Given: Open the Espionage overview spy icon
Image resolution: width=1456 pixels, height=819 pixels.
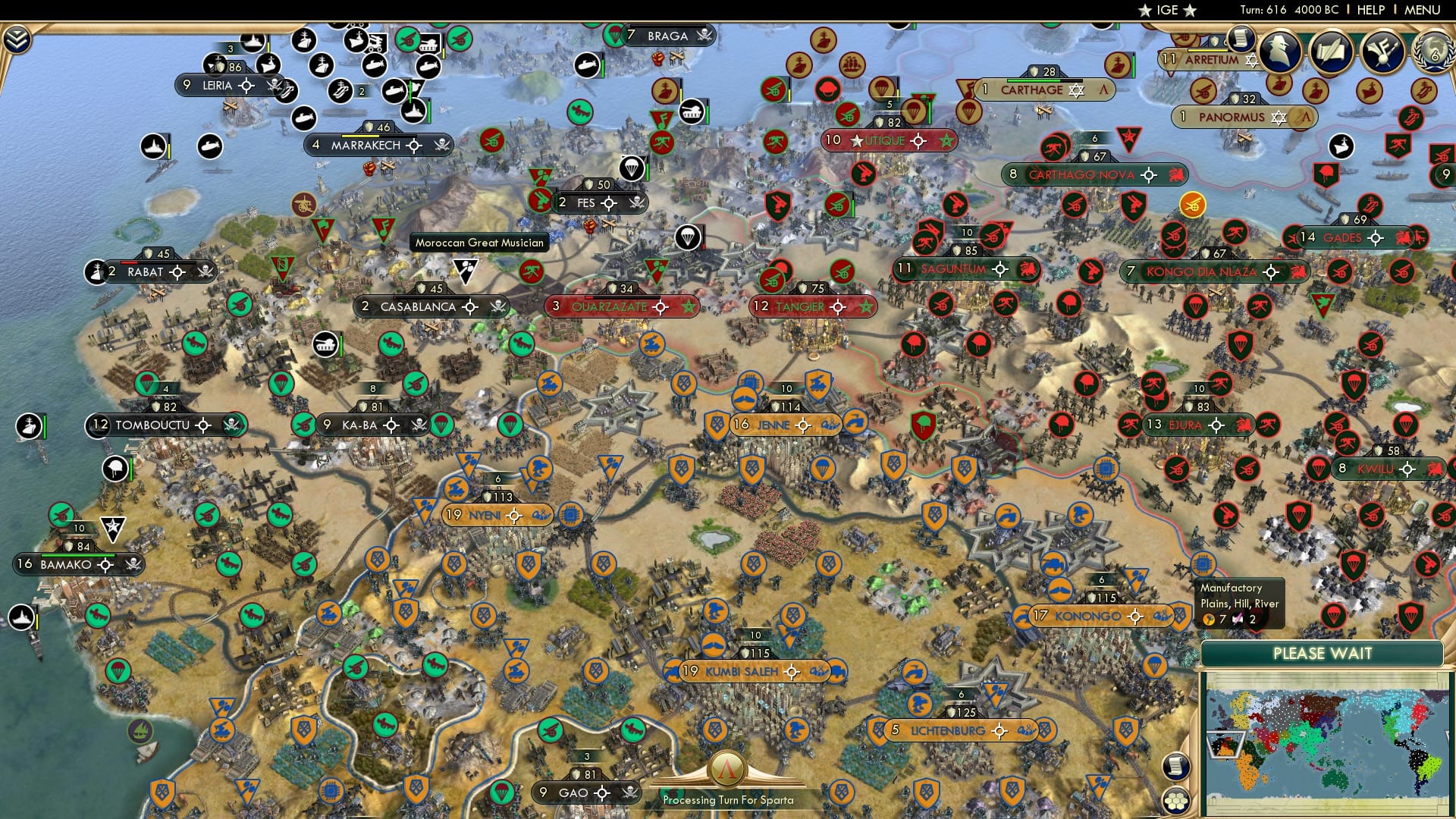Looking at the screenshot, I should coord(1280,50).
